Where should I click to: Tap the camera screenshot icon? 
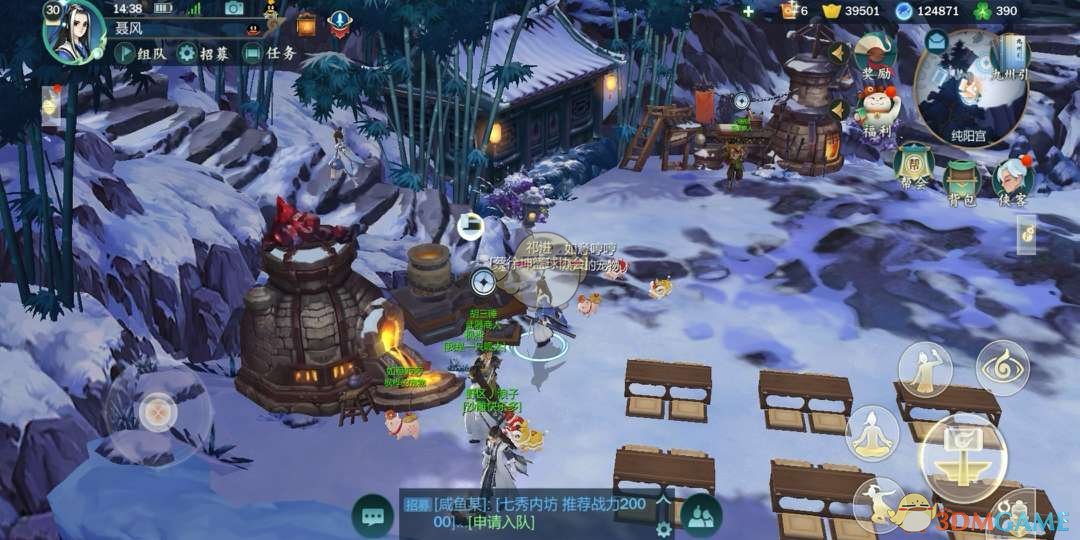tap(234, 9)
